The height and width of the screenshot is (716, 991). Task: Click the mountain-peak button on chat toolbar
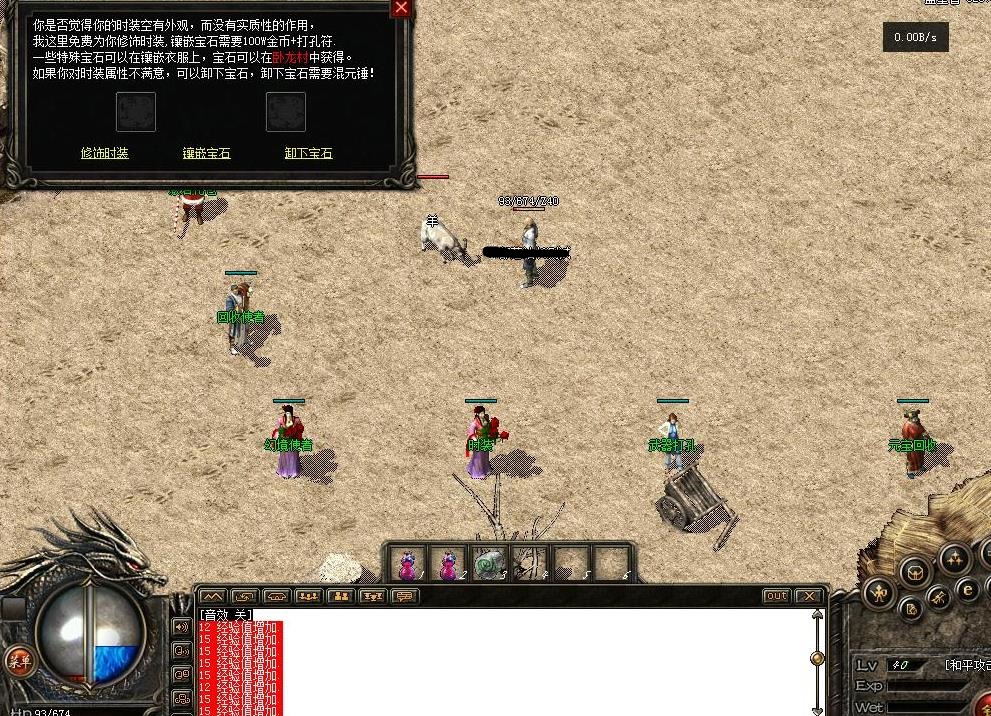click(x=213, y=596)
